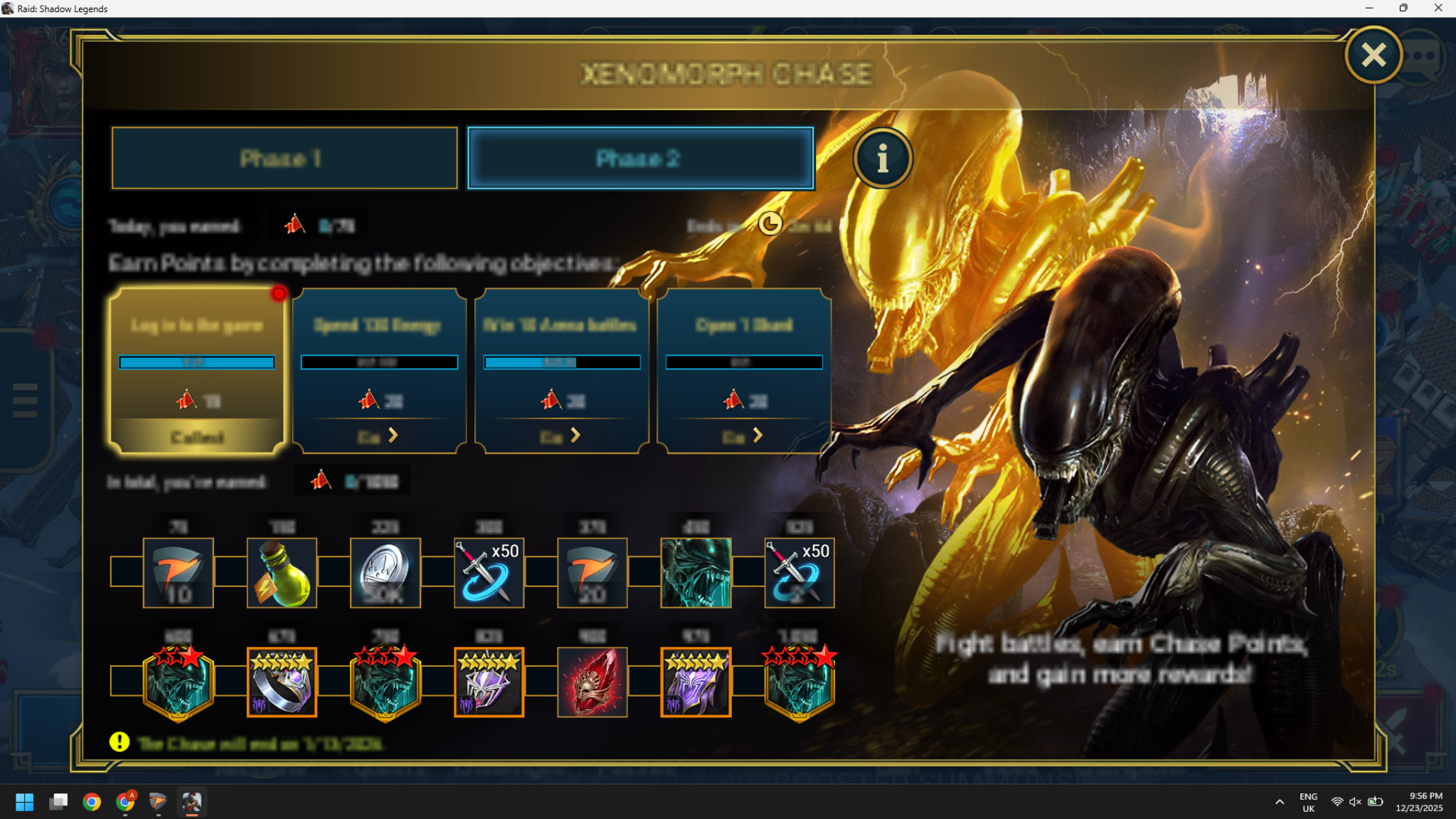The width and height of the screenshot is (1456, 819).
Task: Click the green energy potion reward
Action: point(282,573)
